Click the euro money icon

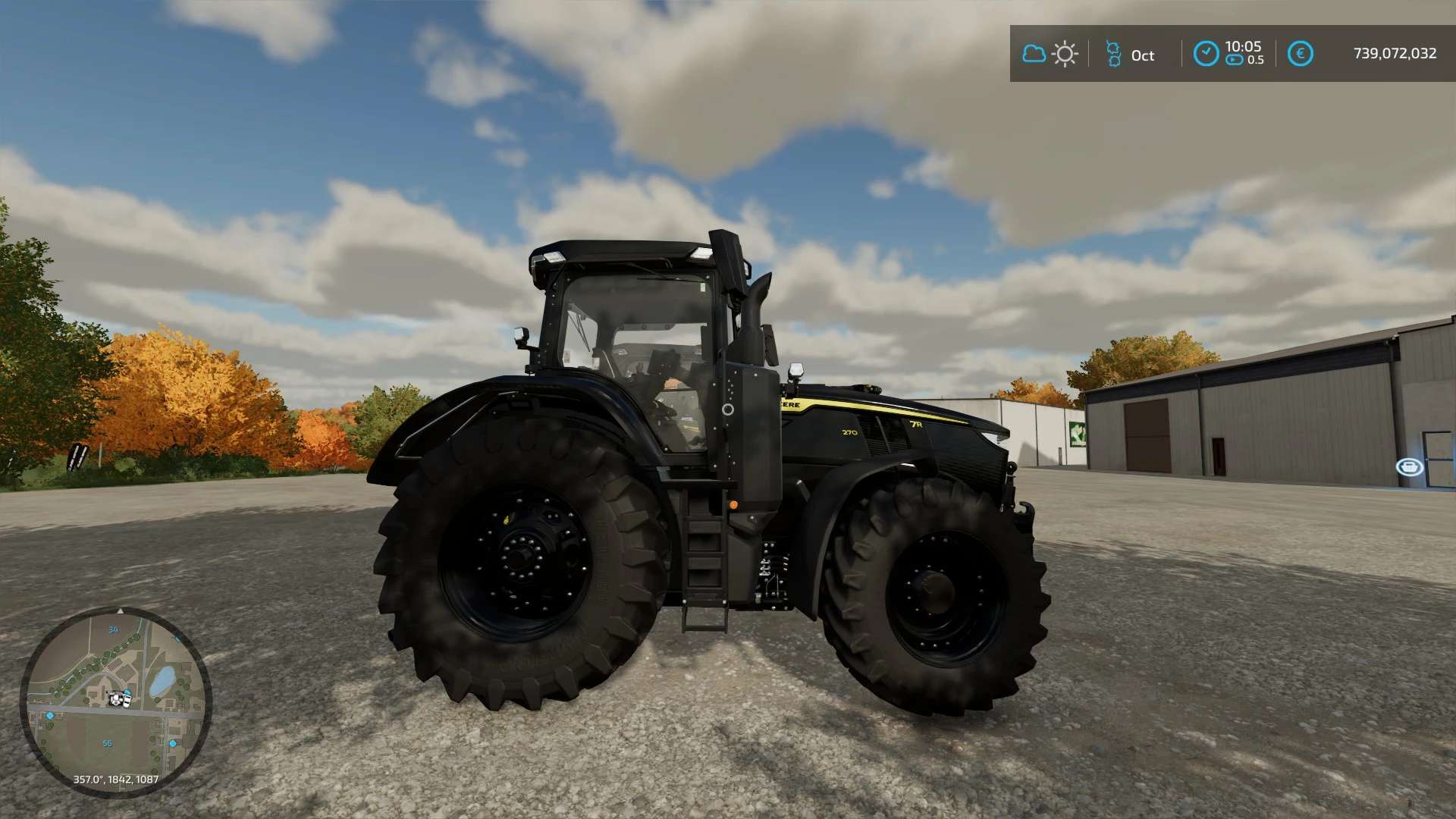coord(1300,54)
